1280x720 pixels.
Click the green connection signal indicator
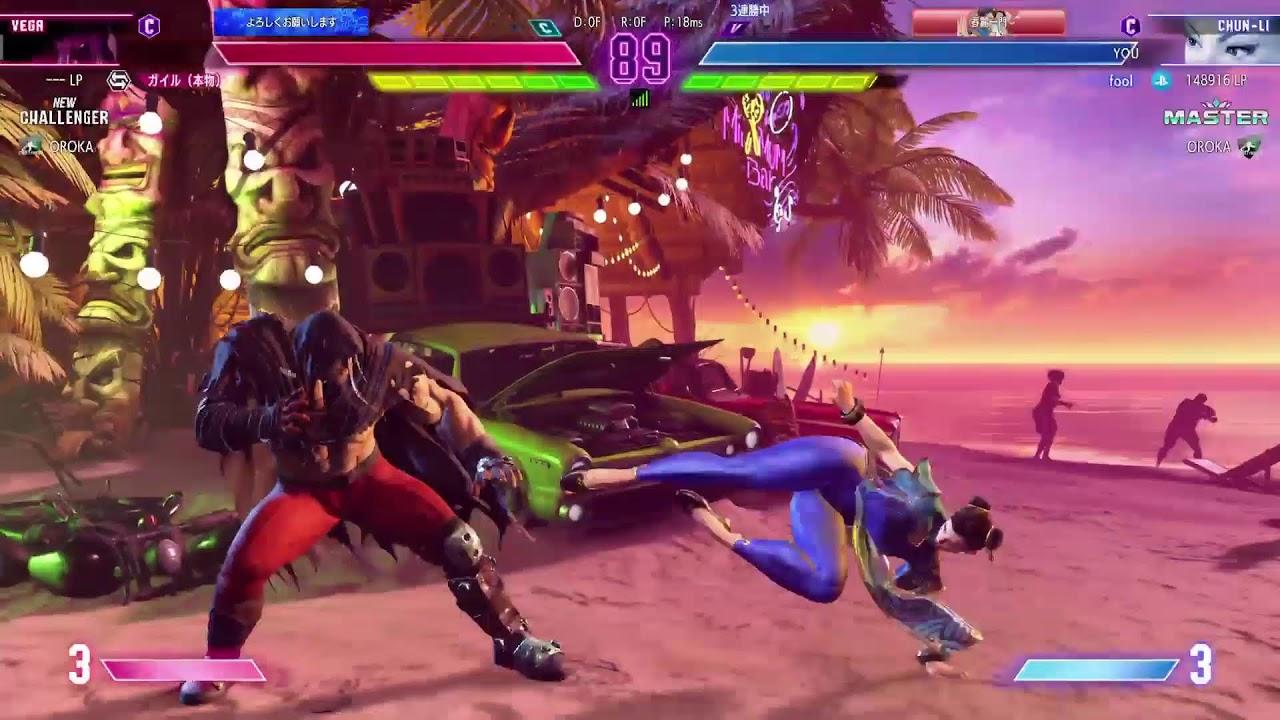coord(640,98)
